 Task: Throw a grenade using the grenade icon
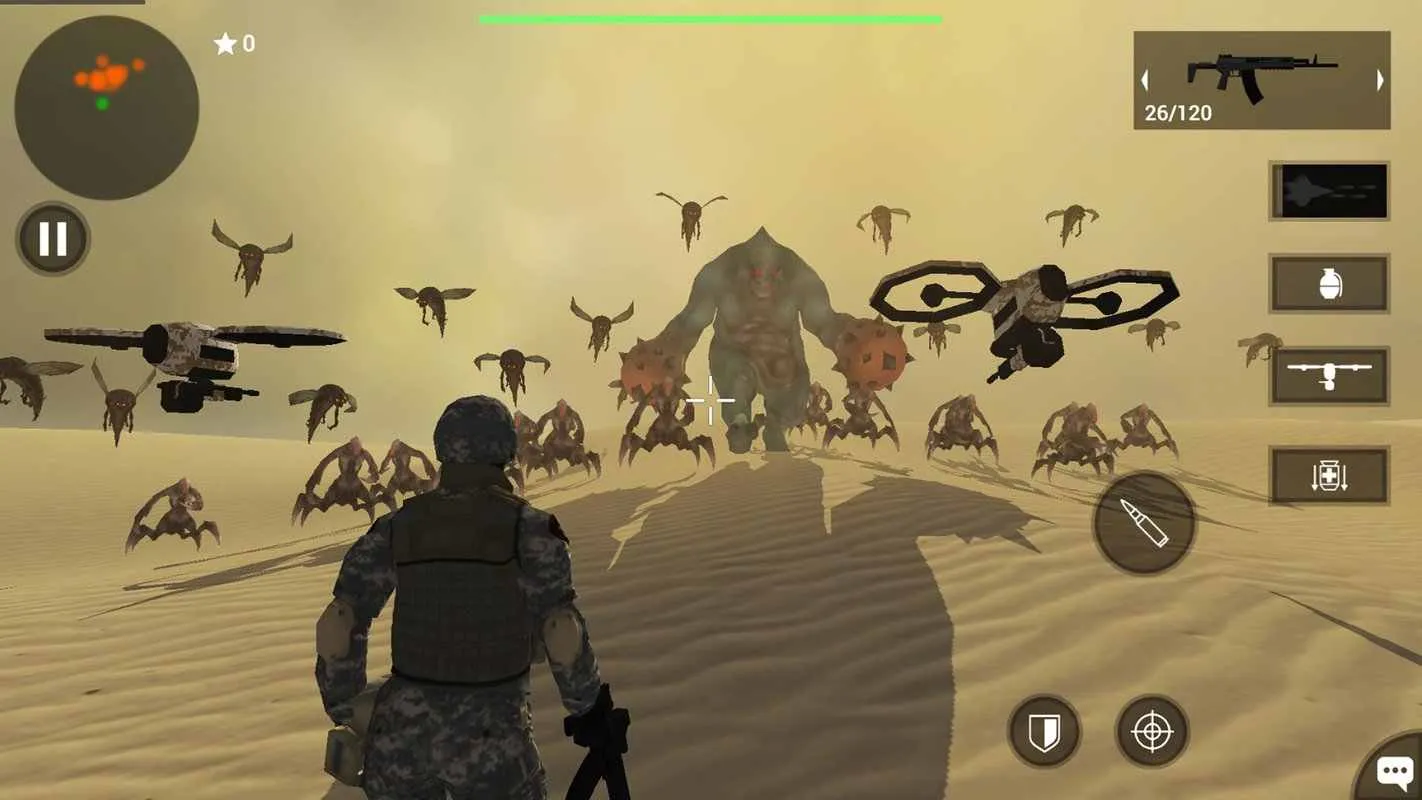(x=1330, y=283)
